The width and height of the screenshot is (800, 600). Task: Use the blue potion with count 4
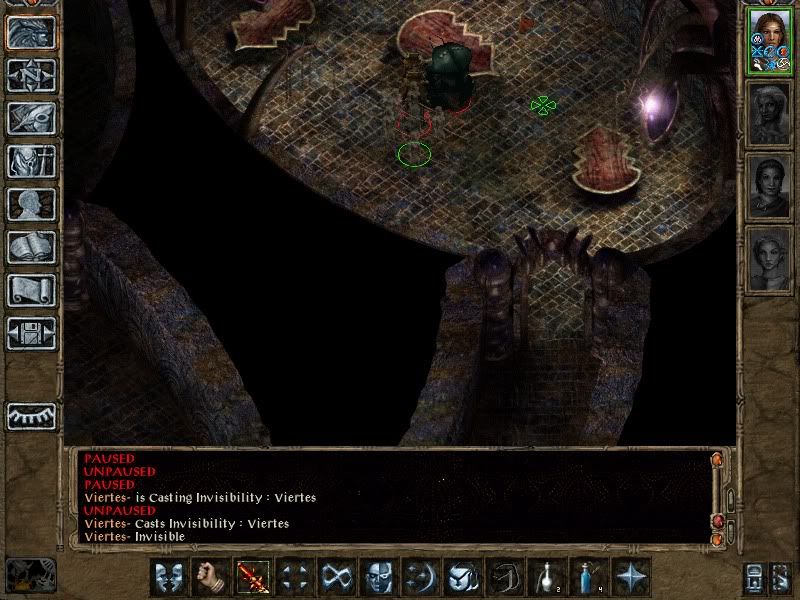590,577
